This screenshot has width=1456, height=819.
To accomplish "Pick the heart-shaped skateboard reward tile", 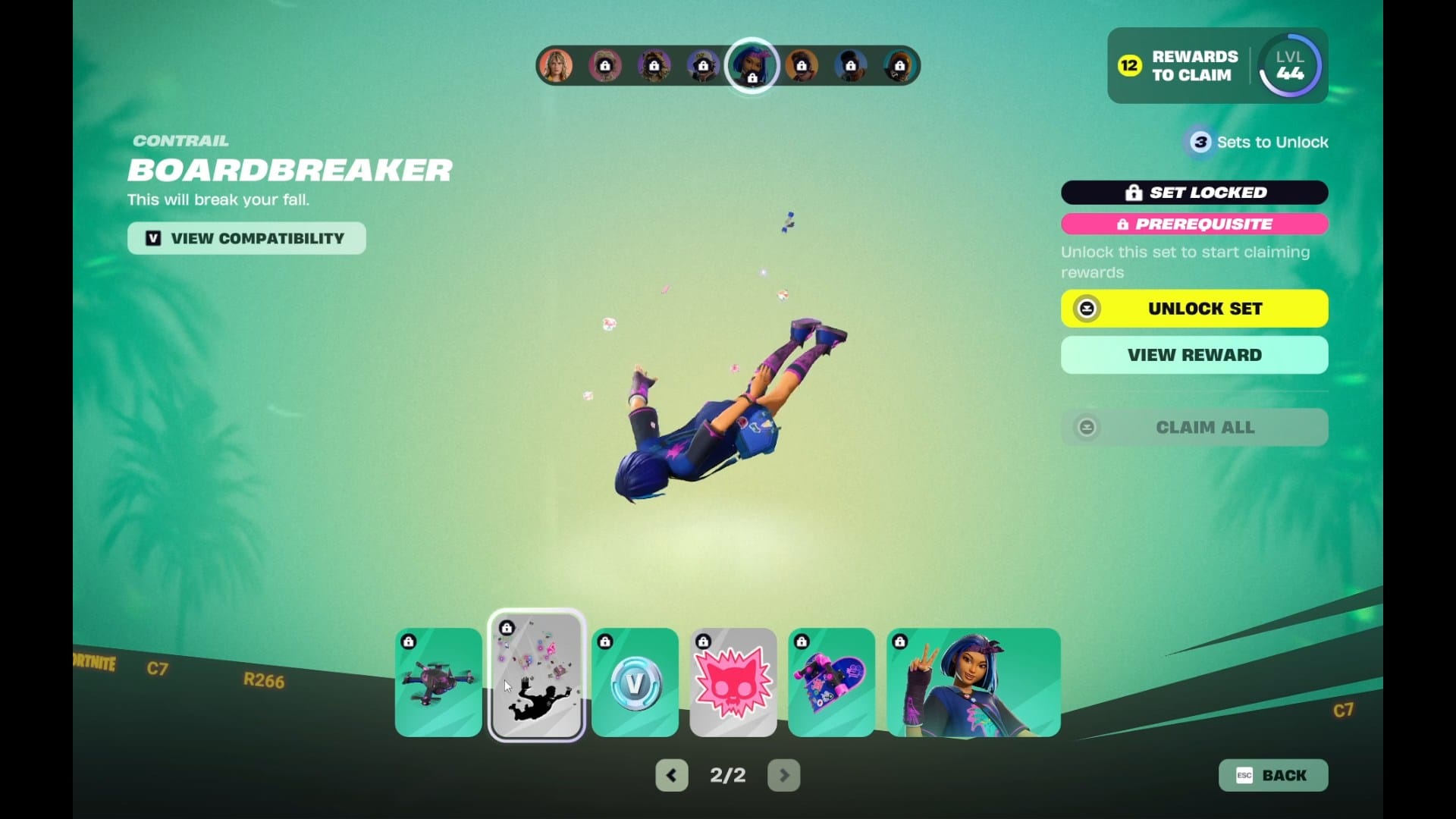I will (831, 682).
